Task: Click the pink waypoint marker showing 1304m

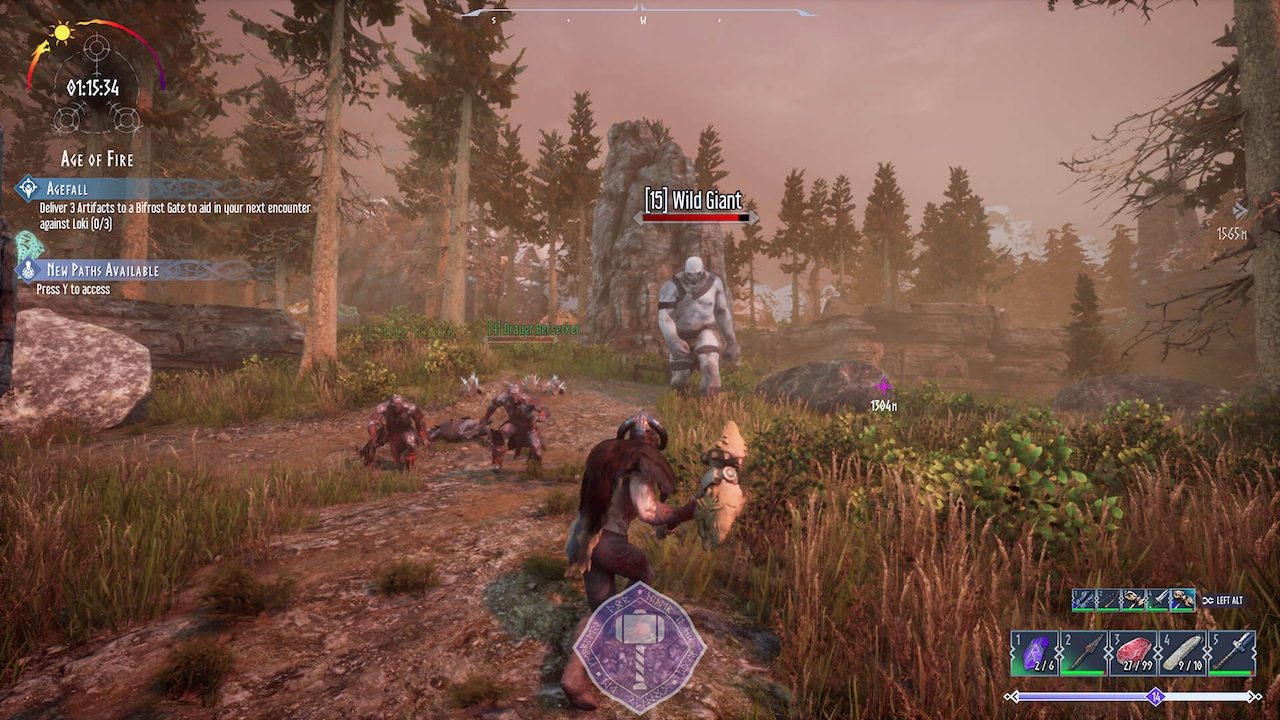Action: [x=883, y=387]
